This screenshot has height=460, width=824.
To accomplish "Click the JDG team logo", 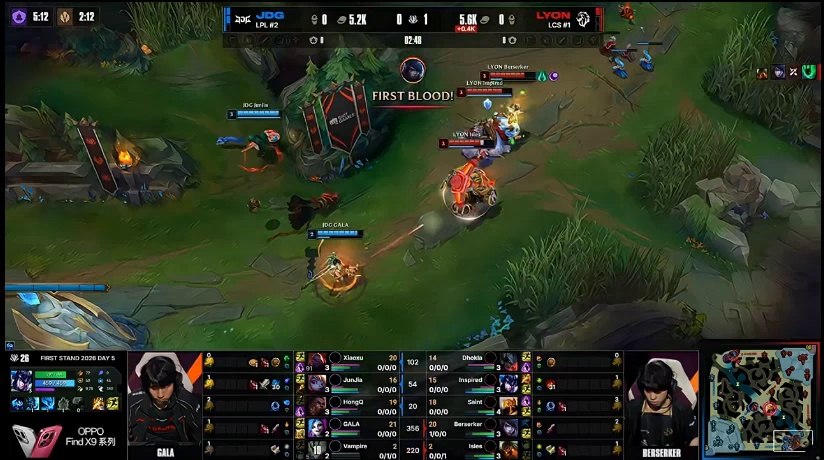I will coord(241,18).
